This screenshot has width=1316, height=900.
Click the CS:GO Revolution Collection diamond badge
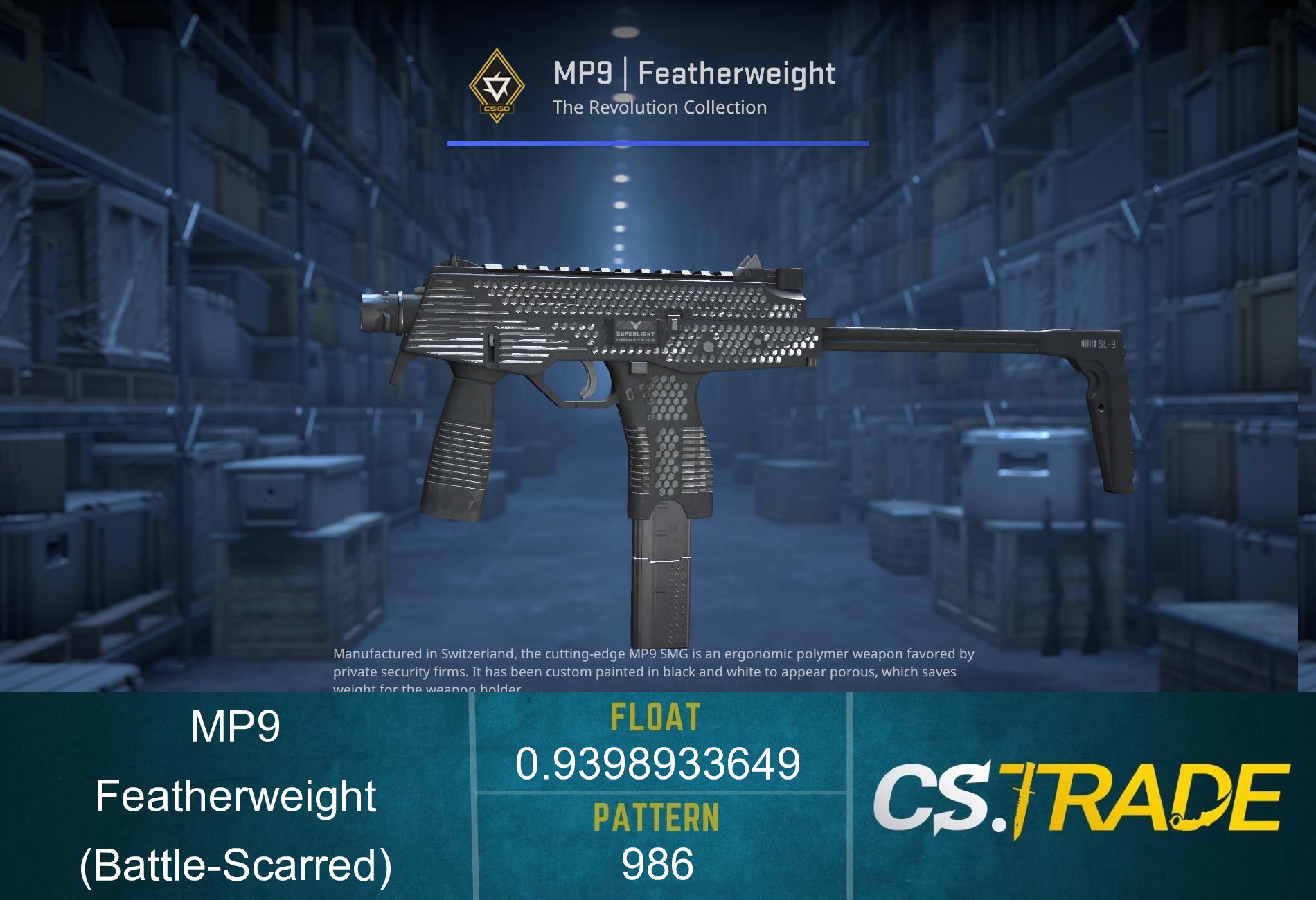pos(496,83)
